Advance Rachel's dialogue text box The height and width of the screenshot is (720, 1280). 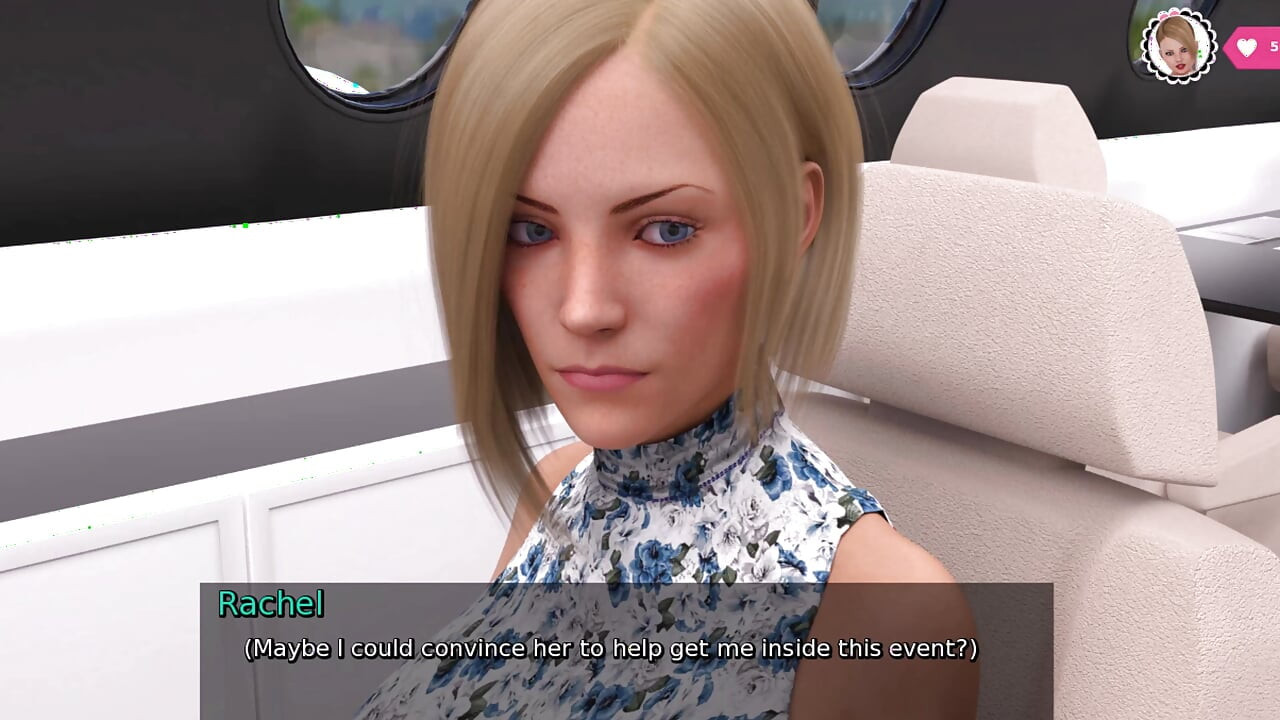tap(626, 648)
